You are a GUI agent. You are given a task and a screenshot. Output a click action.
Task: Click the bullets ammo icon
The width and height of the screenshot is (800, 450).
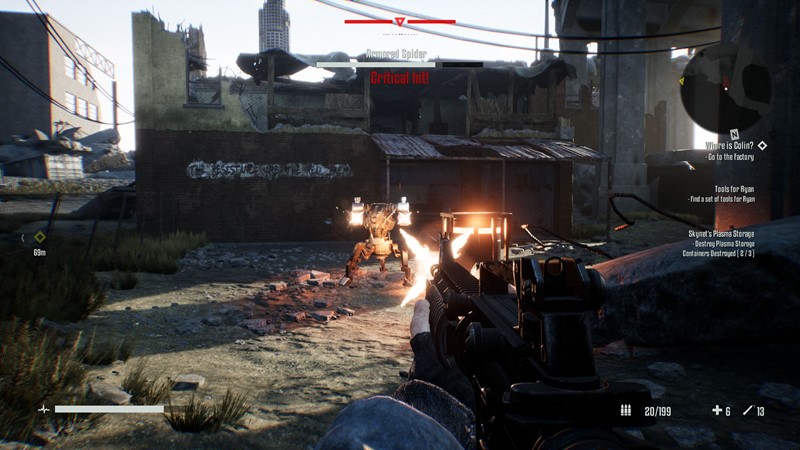coord(626,411)
